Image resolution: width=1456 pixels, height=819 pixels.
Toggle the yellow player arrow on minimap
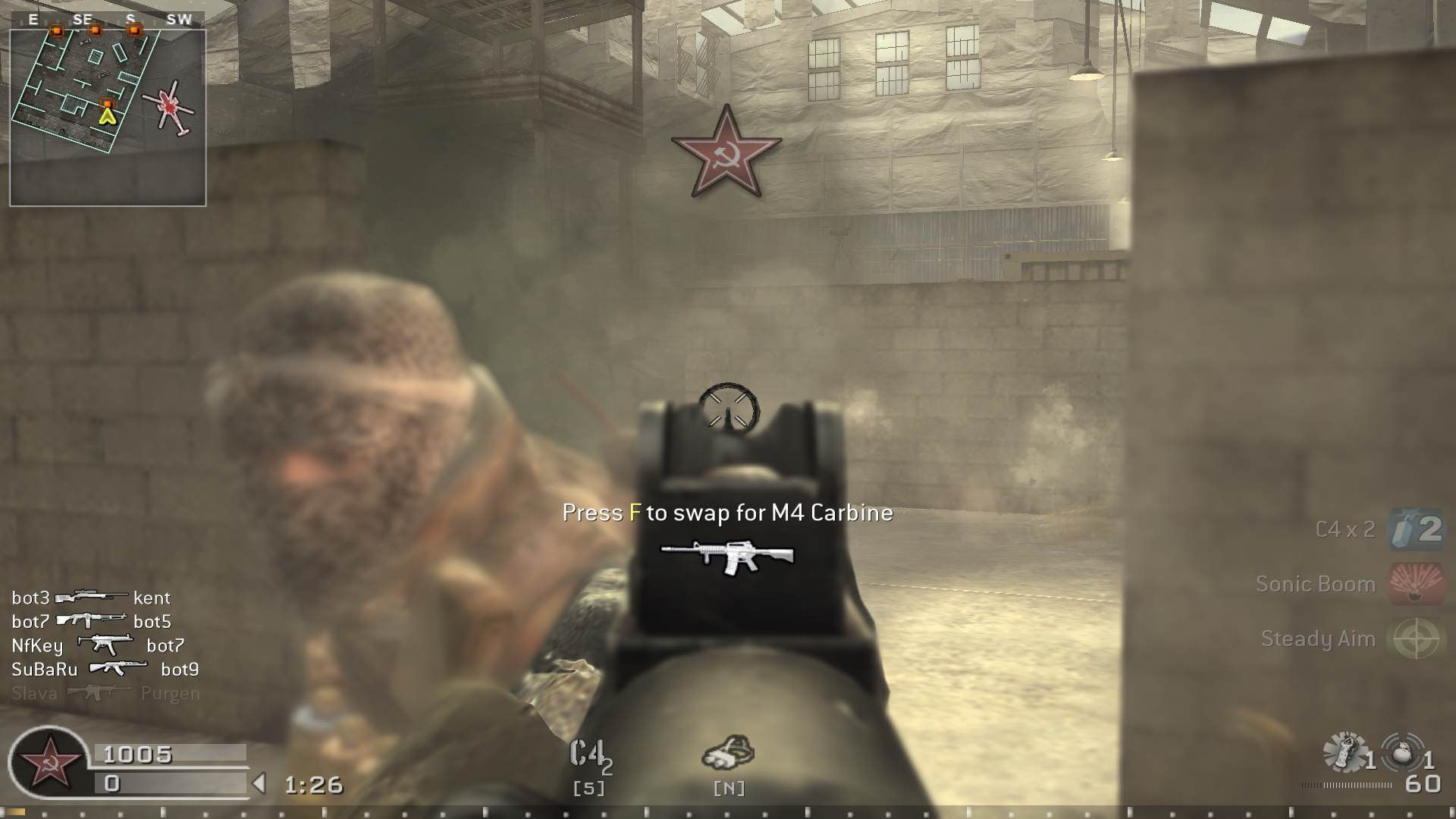(106, 115)
